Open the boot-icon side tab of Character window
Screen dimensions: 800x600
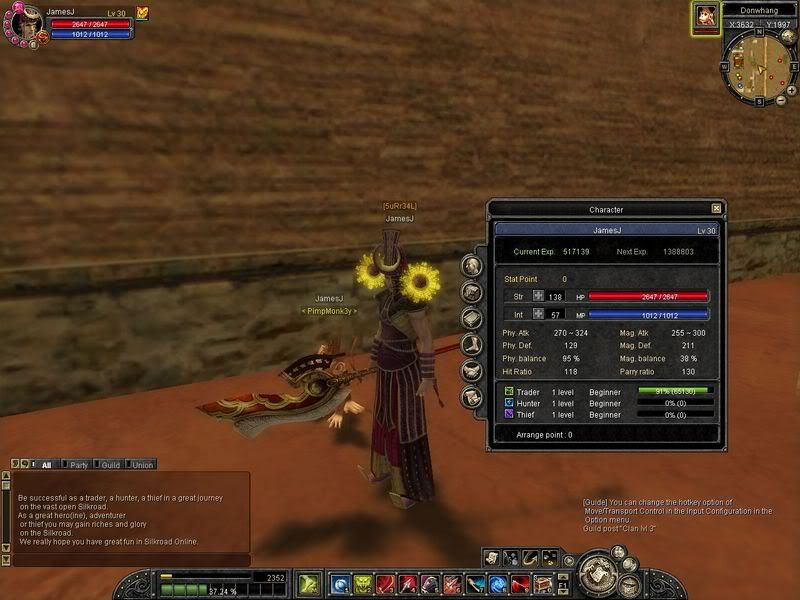473,344
